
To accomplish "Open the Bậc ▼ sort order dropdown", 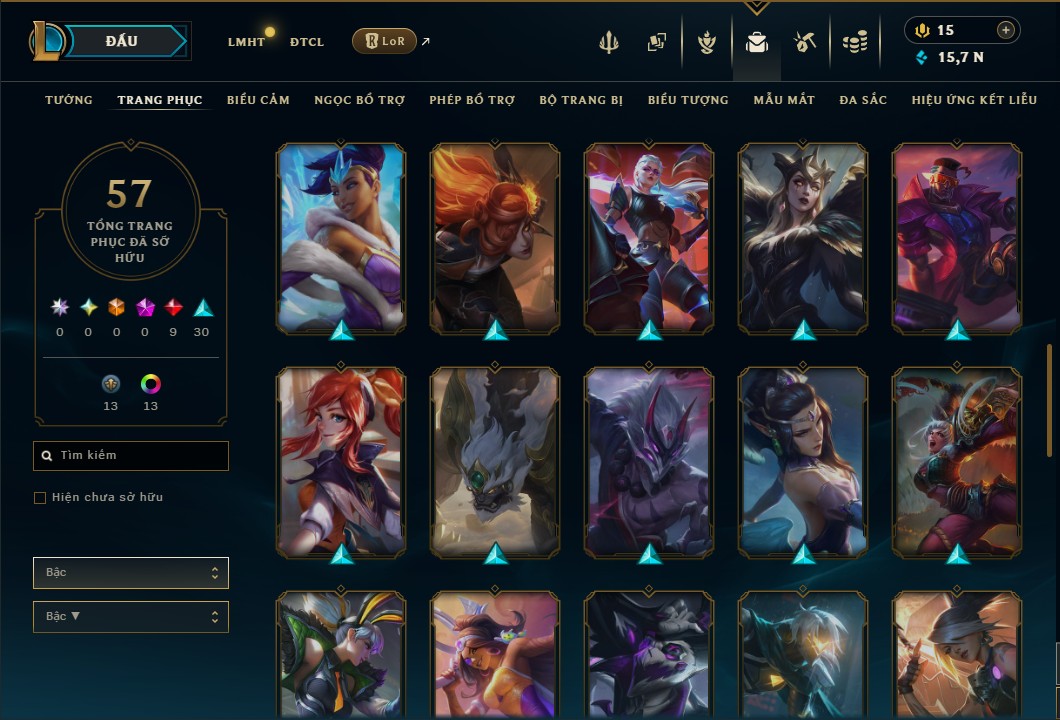I will click(131, 617).
